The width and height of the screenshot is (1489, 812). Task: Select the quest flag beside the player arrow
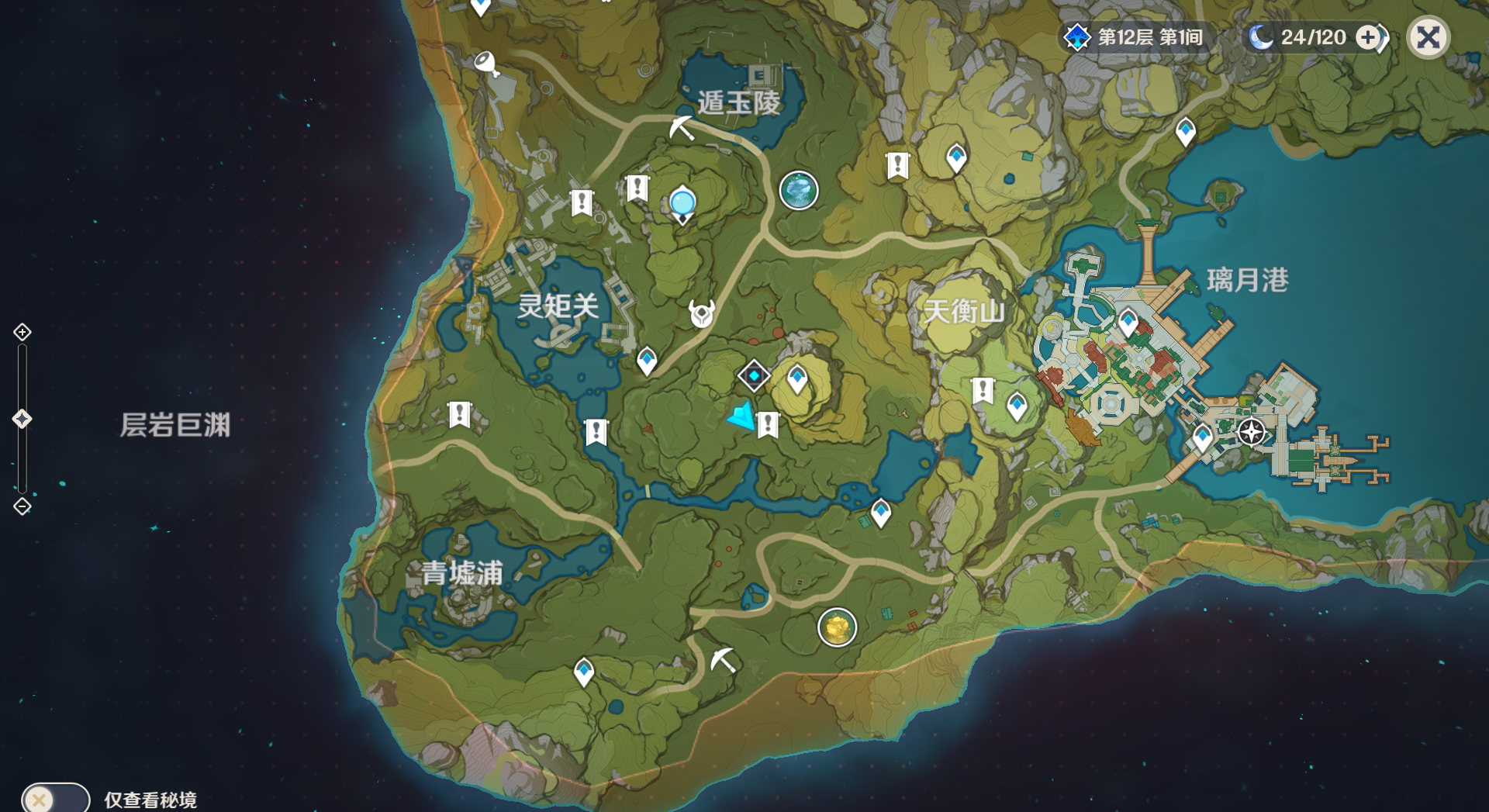[768, 424]
